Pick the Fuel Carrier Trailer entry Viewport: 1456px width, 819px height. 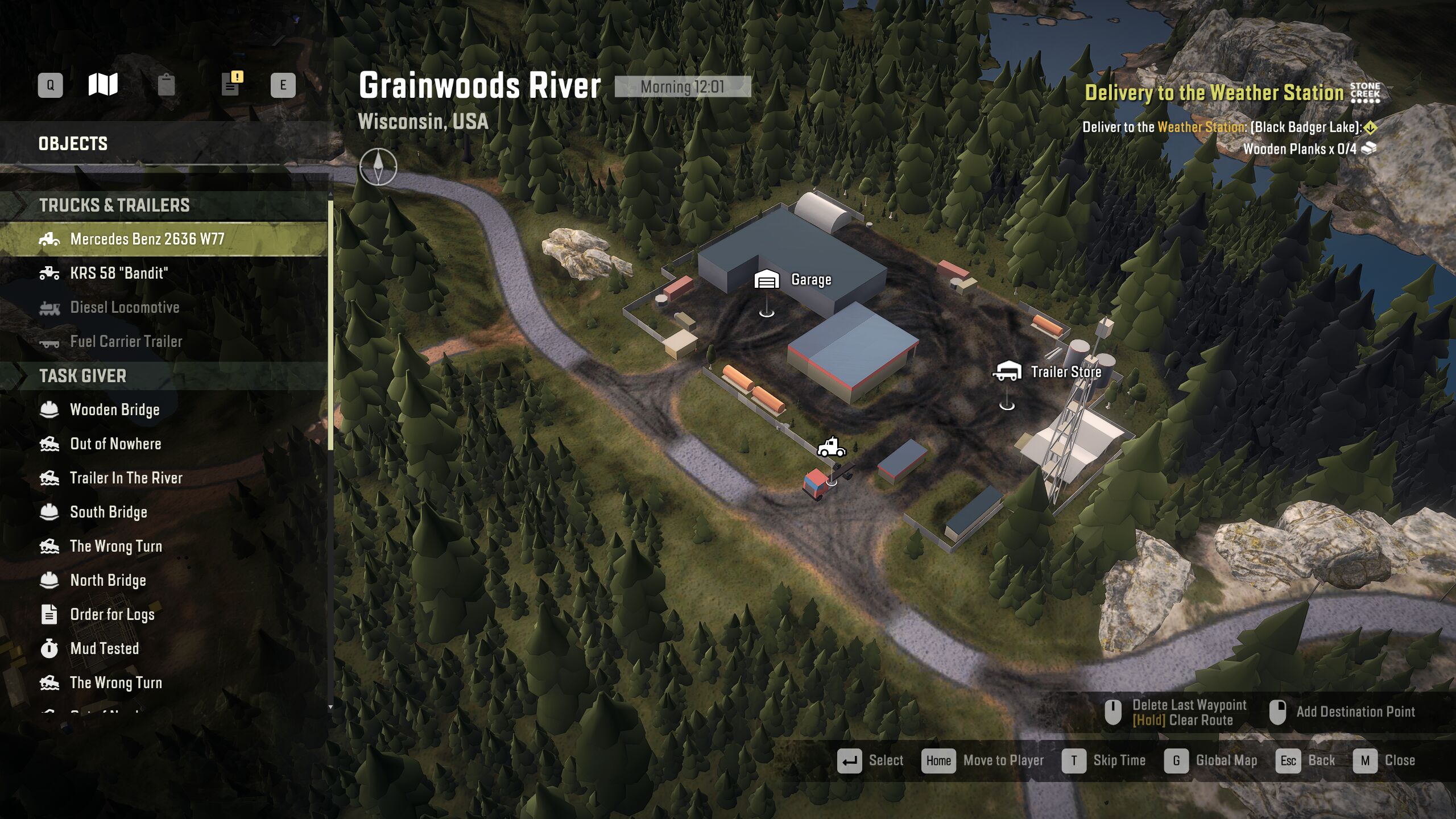126,342
